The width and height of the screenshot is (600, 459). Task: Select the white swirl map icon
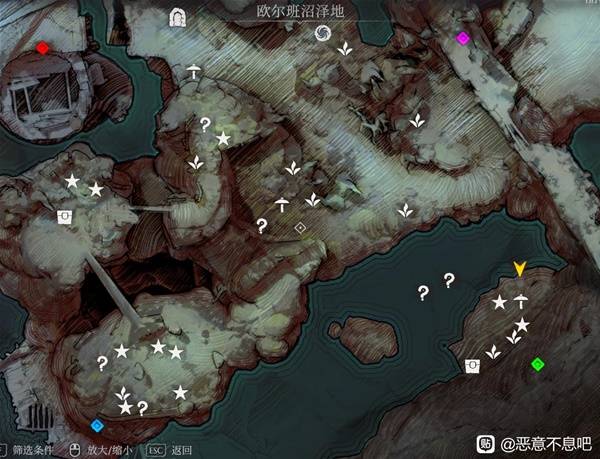click(x=322, y=34)
